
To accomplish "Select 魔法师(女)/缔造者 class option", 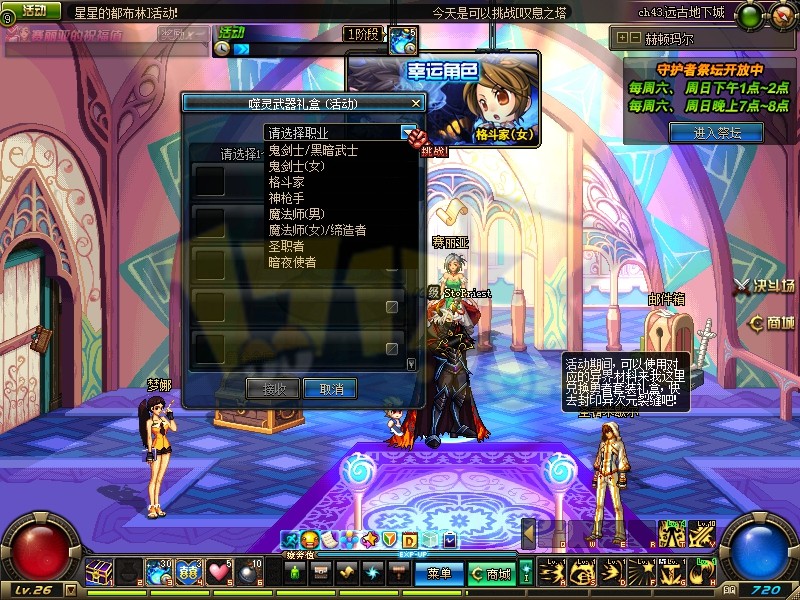I will point(317,230).
